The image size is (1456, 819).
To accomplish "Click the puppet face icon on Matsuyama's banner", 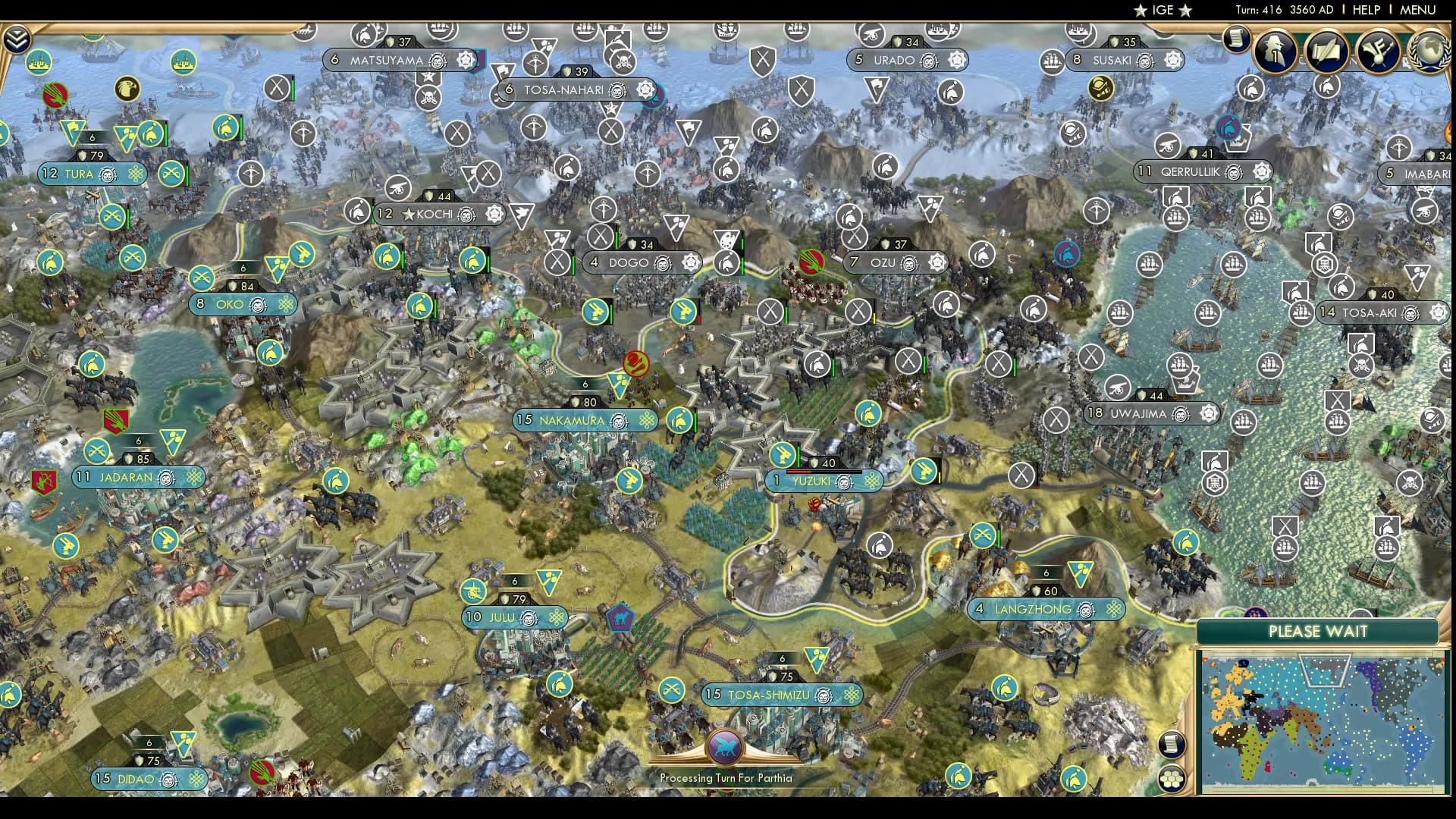I will [x=437, y=61].
